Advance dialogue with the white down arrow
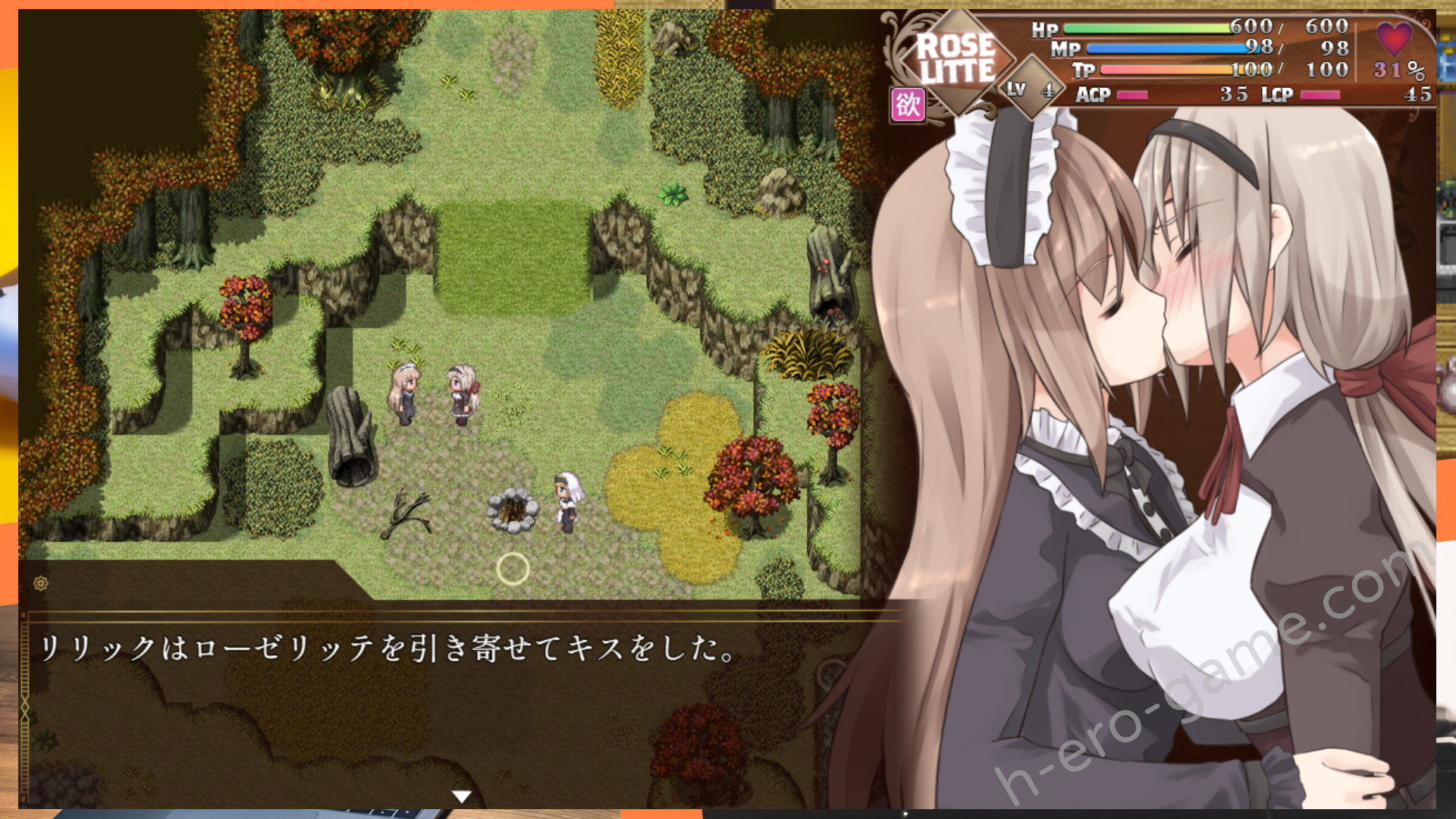The height and width of the screenshot is (819, 1456). tap(461, 796)
